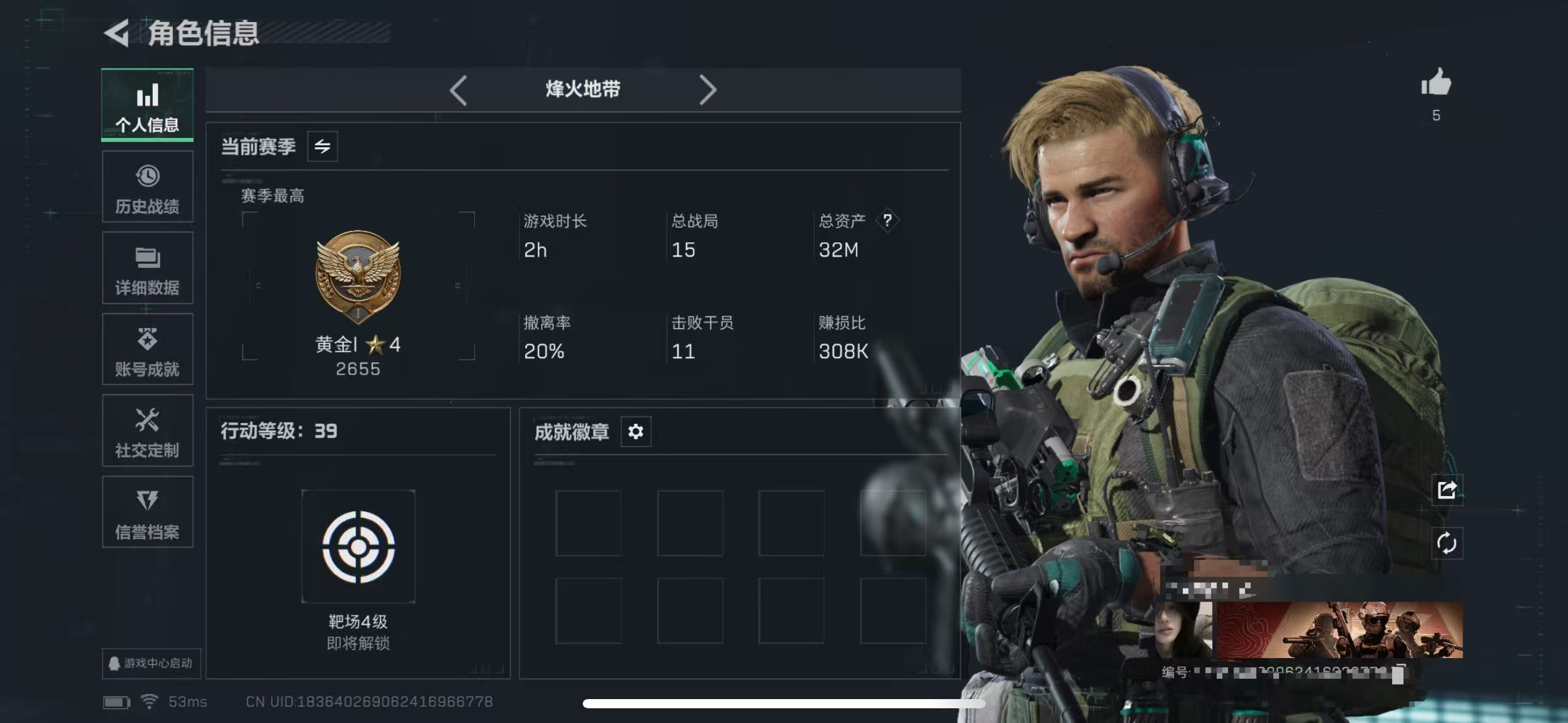Open the player's banner card thumbnail
The height and width of the screenshot is (723, 1568).
(1339, 630)
